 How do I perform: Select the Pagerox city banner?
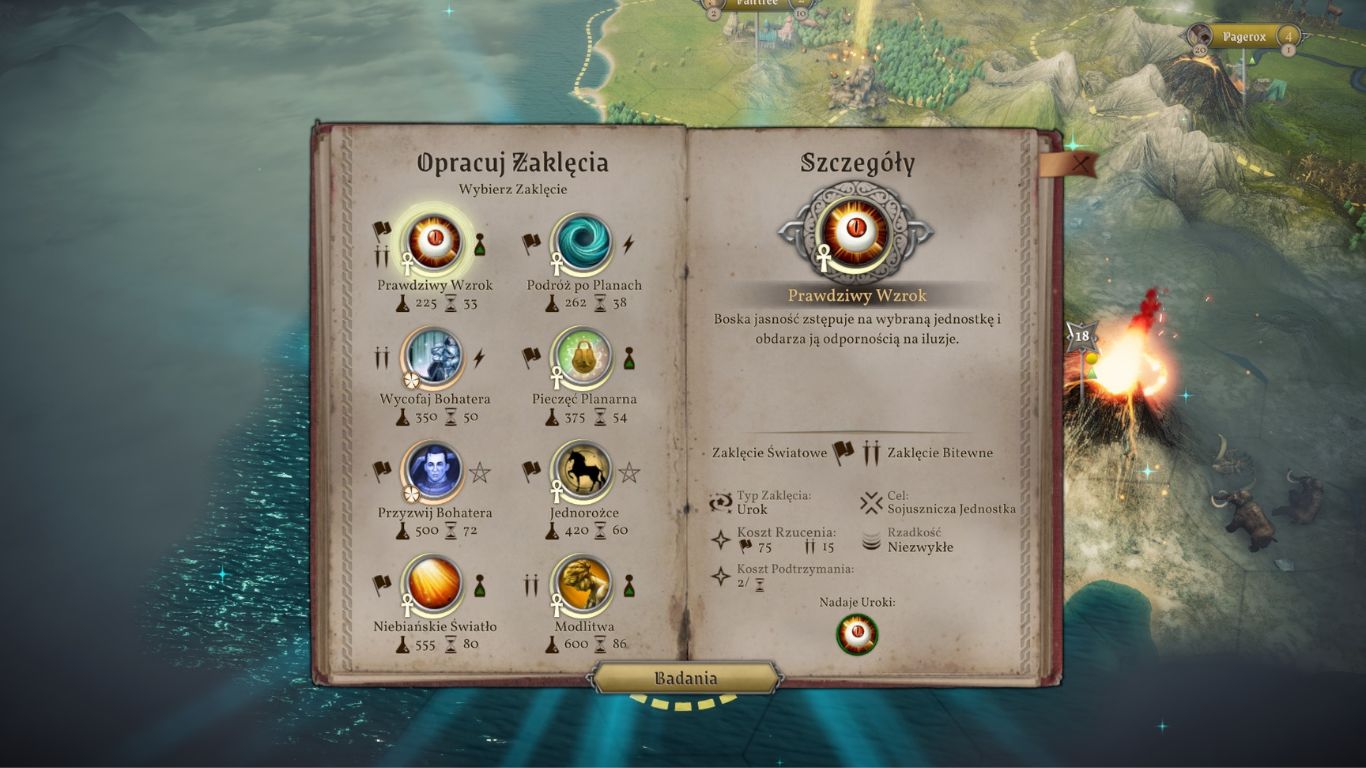click(1244, 38)
